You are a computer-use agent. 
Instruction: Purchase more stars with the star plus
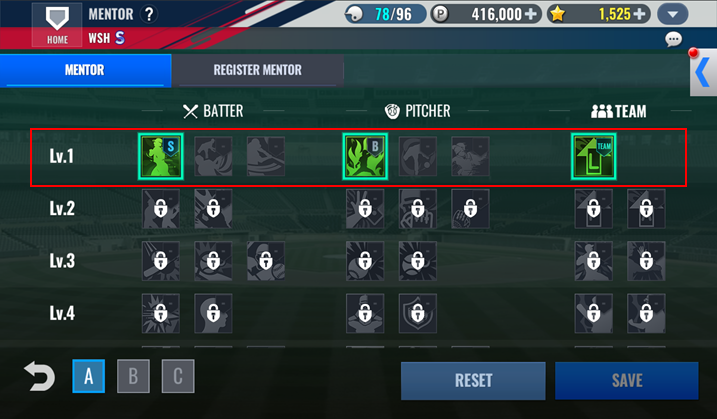[639, 14]
